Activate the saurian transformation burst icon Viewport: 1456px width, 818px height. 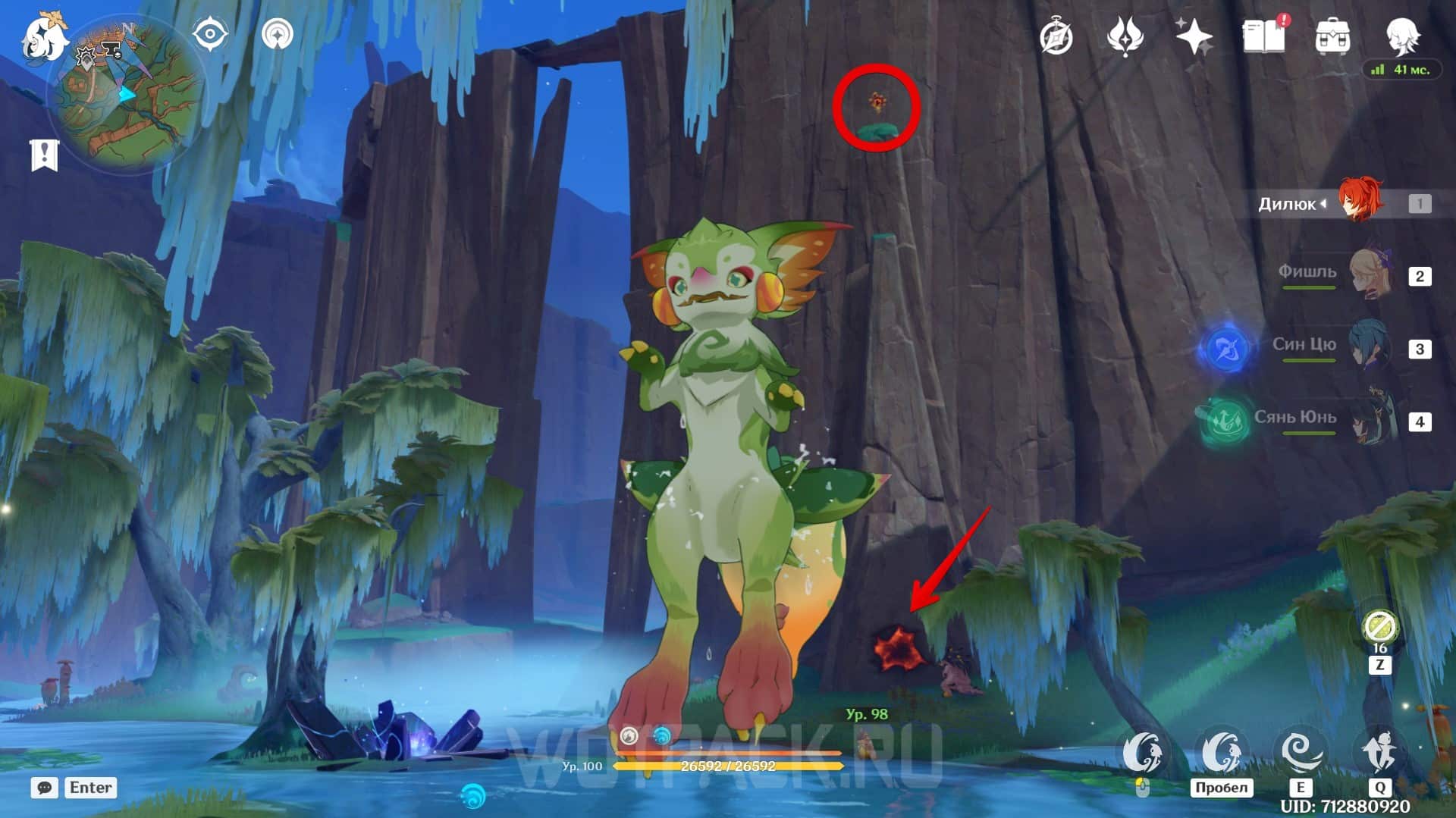click(x=1379, y=753)
